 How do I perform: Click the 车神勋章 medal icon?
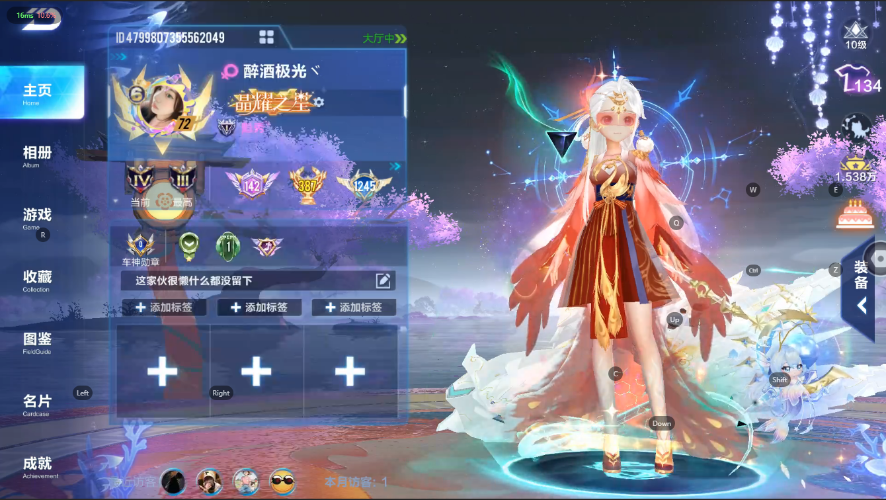tap(140, 245)
